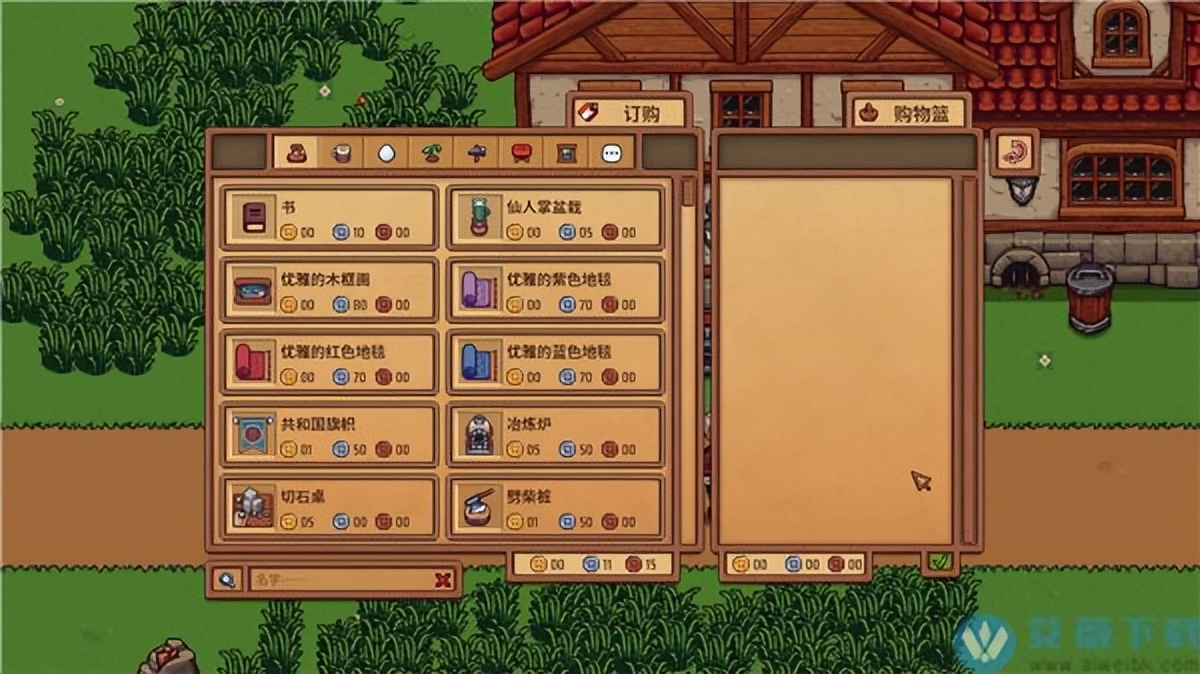Select the 共和国旗帜 banner item
1200x674 pixels.
click(329, 434)
